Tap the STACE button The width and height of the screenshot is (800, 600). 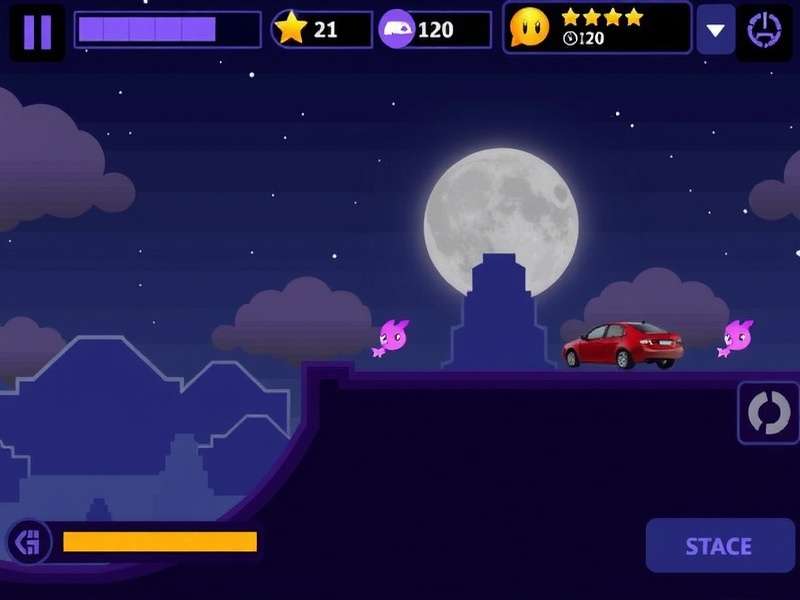[717, 546]
